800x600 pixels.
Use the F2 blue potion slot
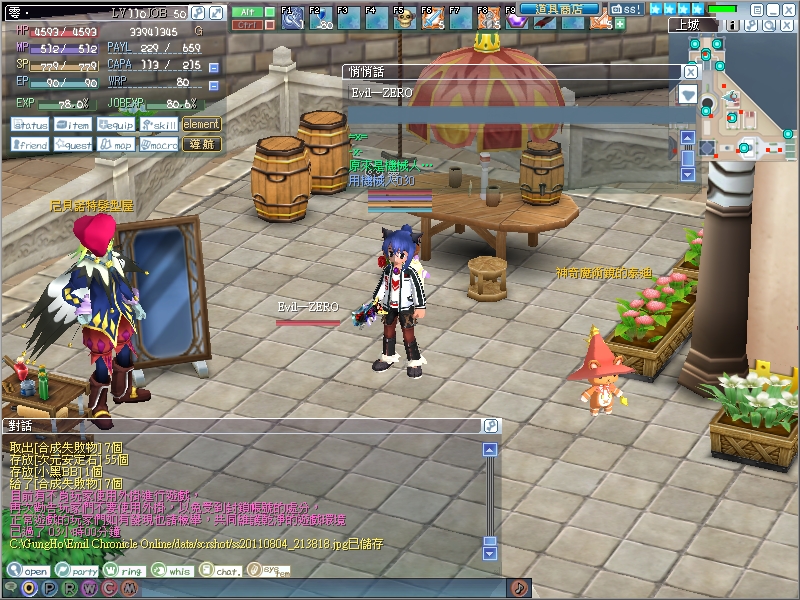tap(321, 18)
